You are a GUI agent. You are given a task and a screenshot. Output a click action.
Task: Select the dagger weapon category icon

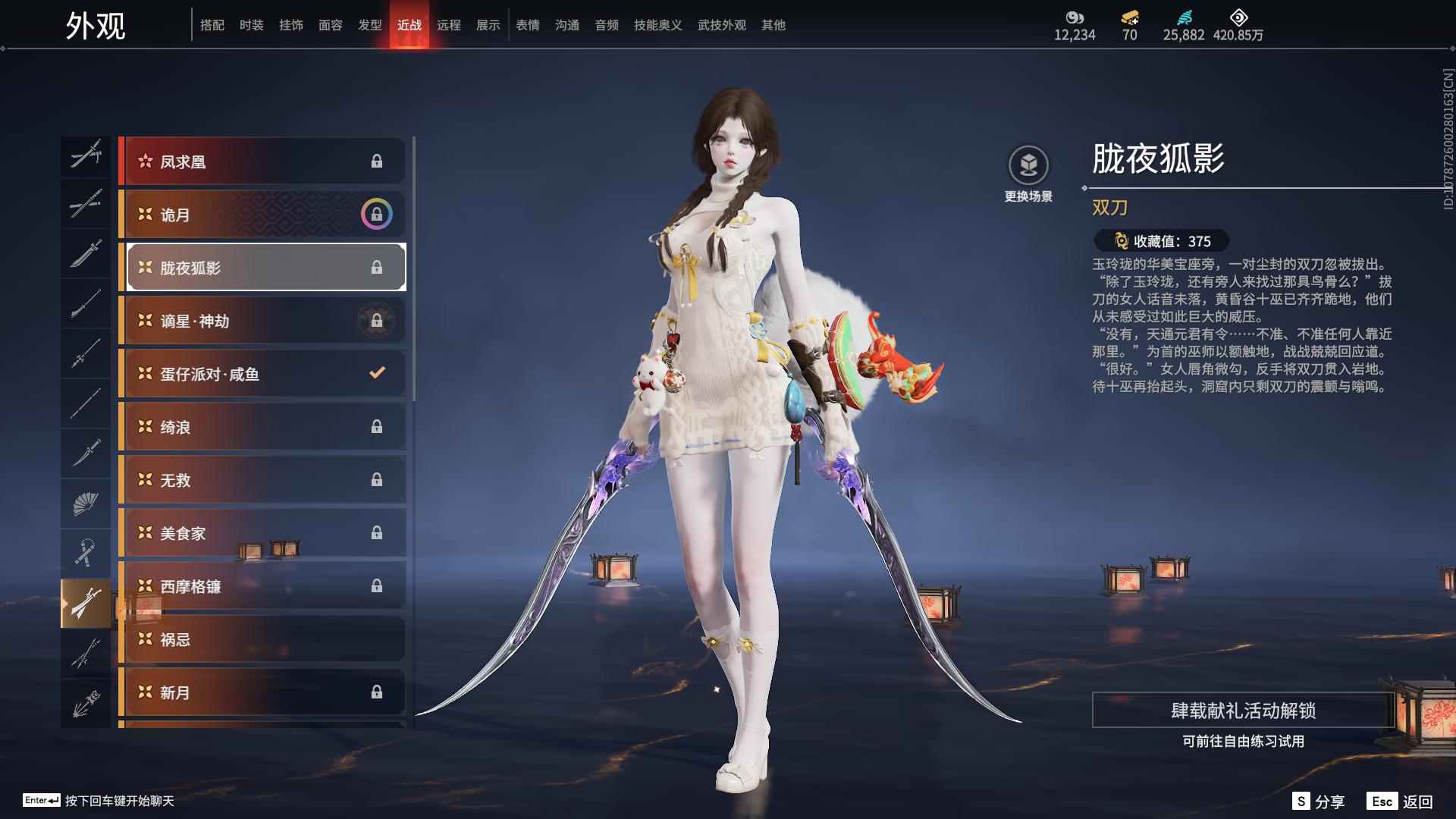[86, 453]
